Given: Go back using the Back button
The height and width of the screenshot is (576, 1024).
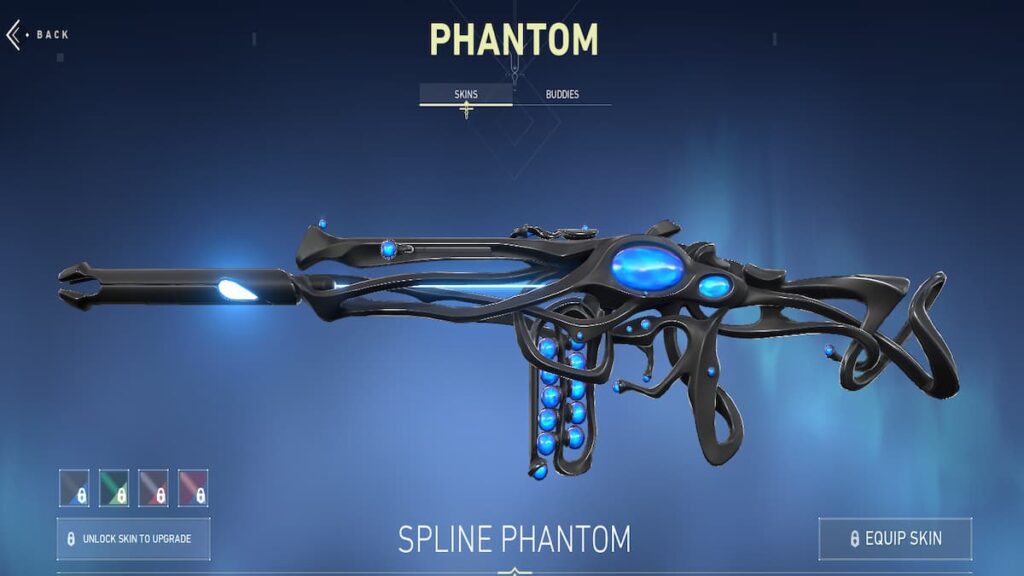Looking at the screenshot, I should point(38,35).
